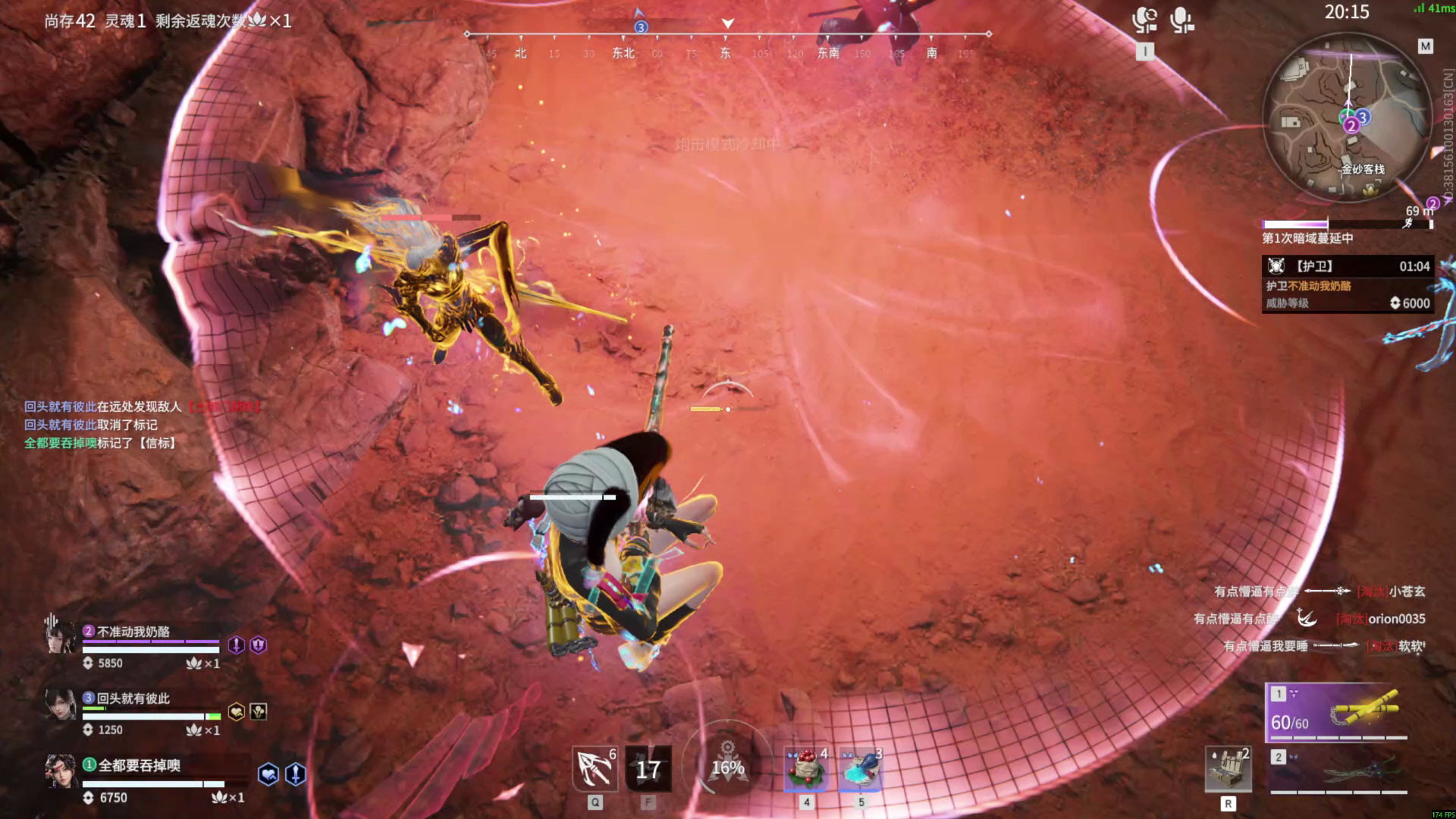The image size is (1456, 819).
Task: Activate the ultimate at 16% charge
Action: tap(727, 767)
